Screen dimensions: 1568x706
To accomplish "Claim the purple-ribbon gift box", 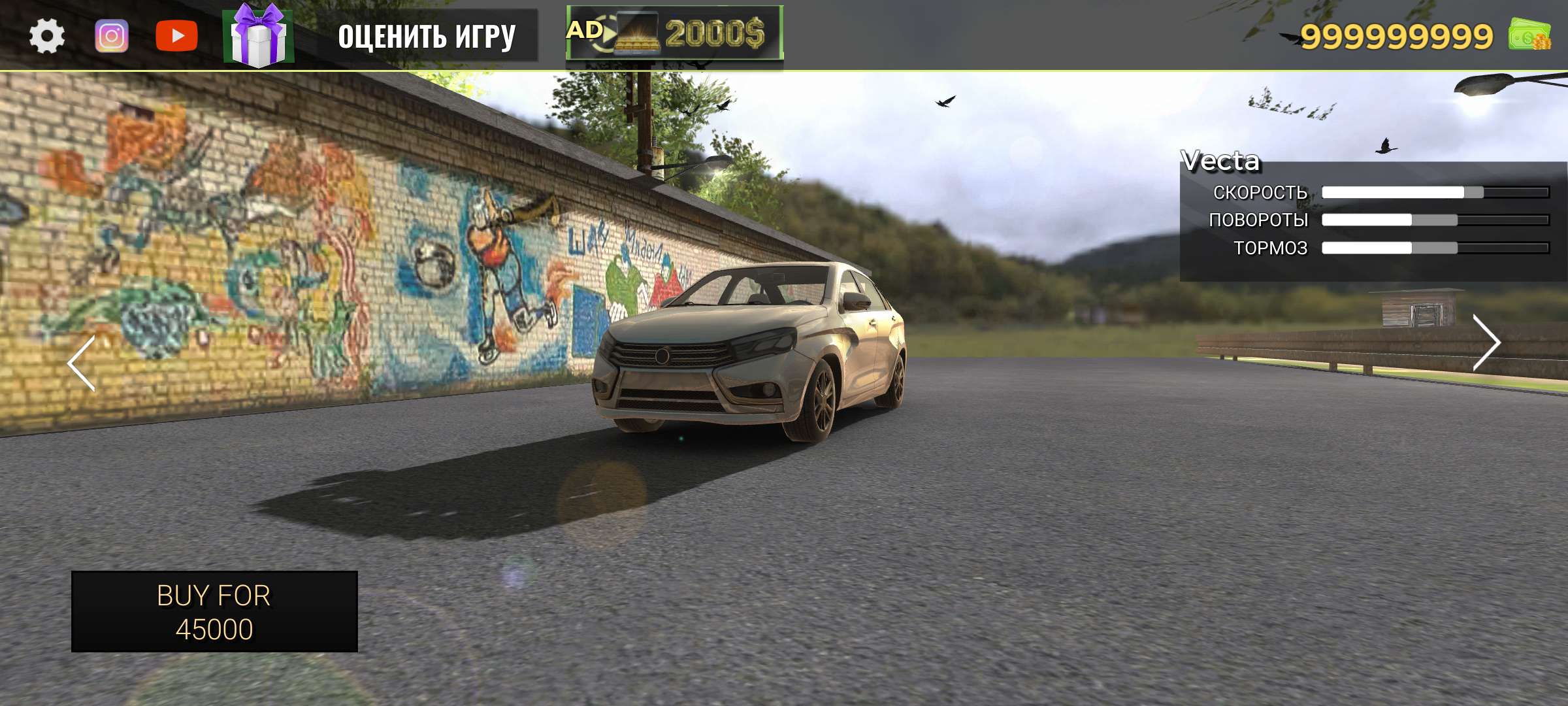I will pyautogui.click(x=259, y=36).
